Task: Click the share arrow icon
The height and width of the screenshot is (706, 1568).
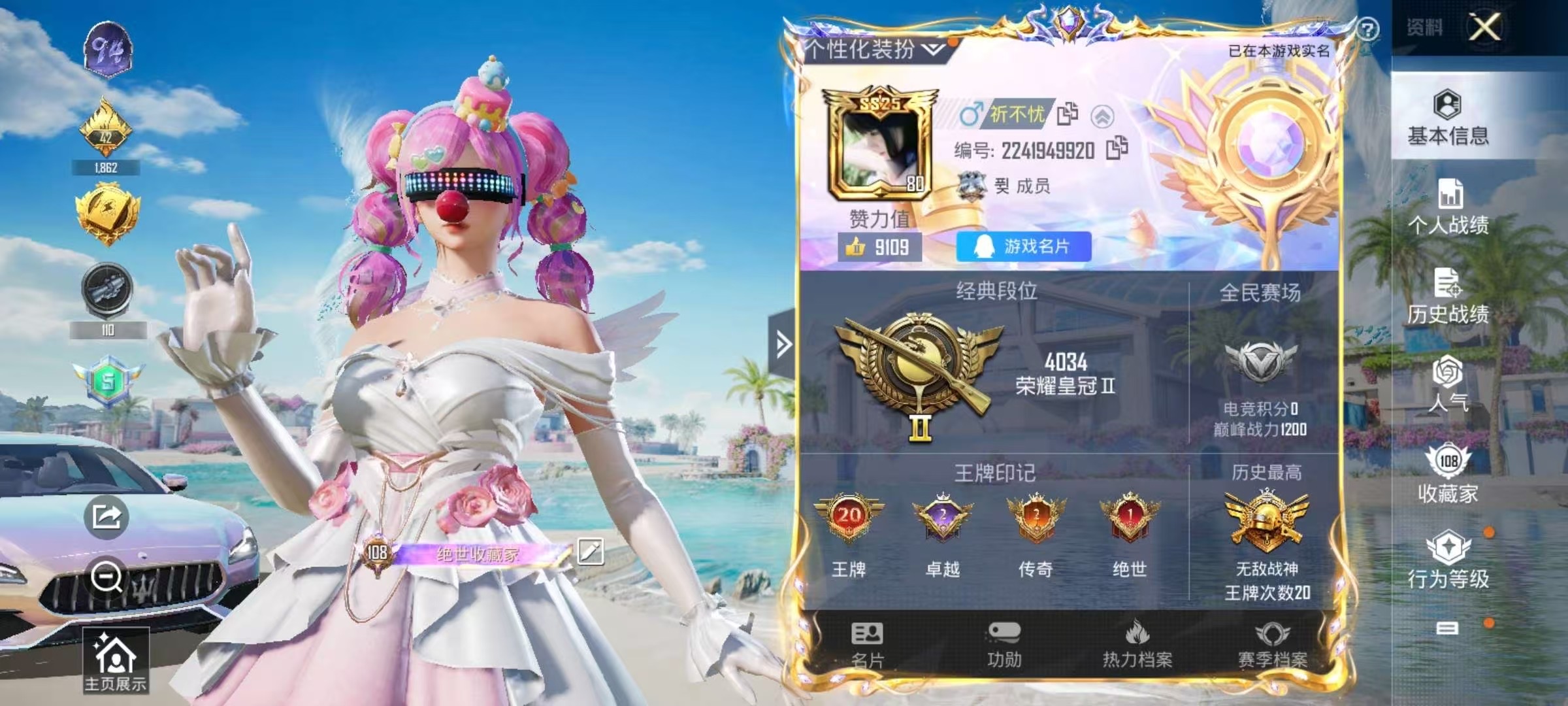Action: coord(106,517)
